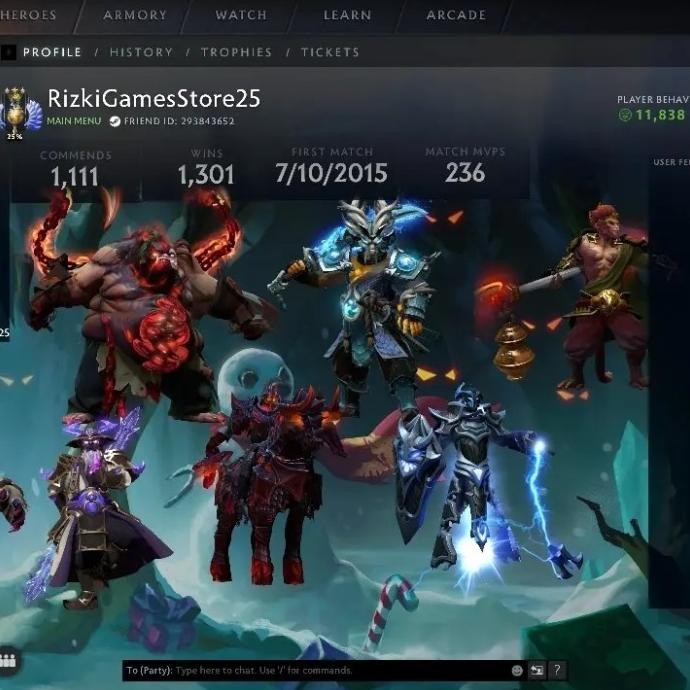Show the Trophies tab
The width and height of the screenshot is (690, 690).
[x=236, y=52]
